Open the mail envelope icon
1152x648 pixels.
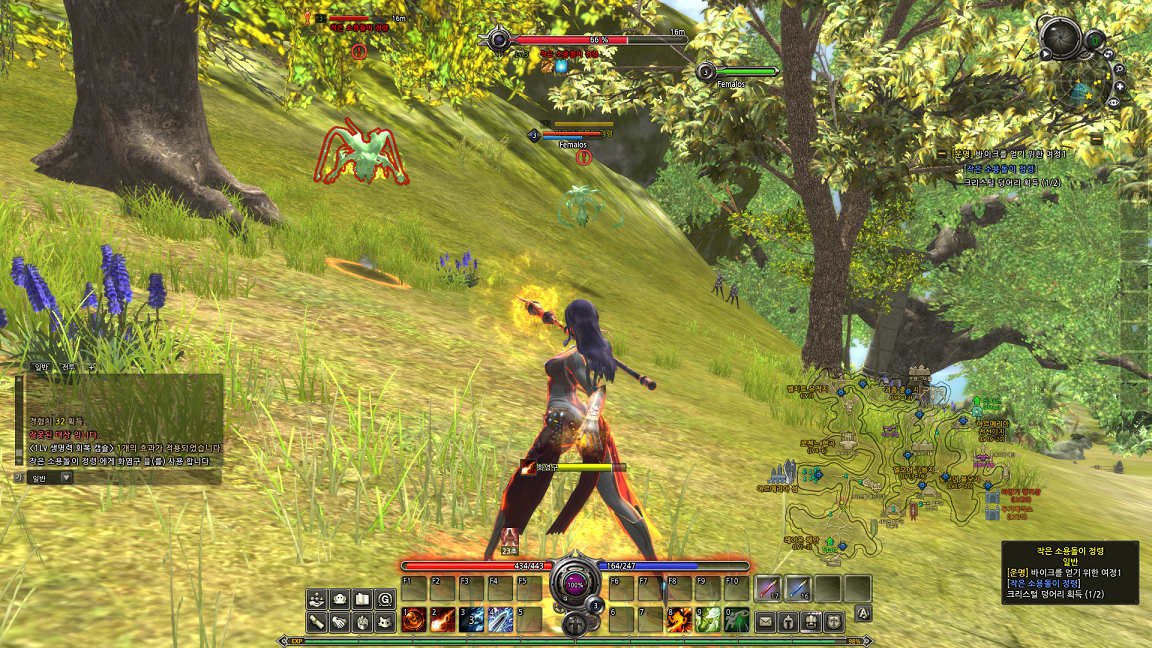click(766, 621)
